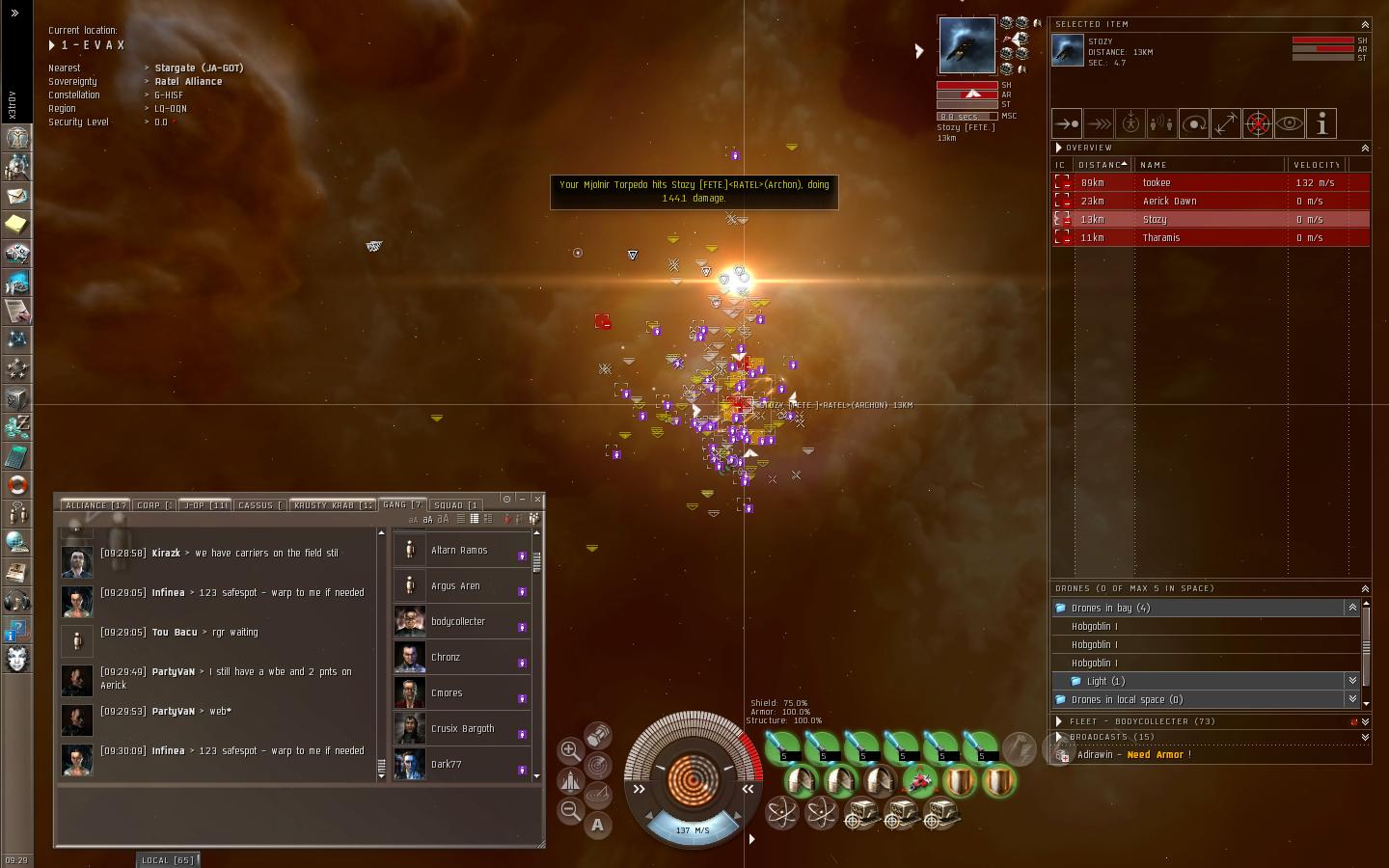This screenshot has height=868, width=1389.
Task: Close the chat window
Action: point(537,499)
